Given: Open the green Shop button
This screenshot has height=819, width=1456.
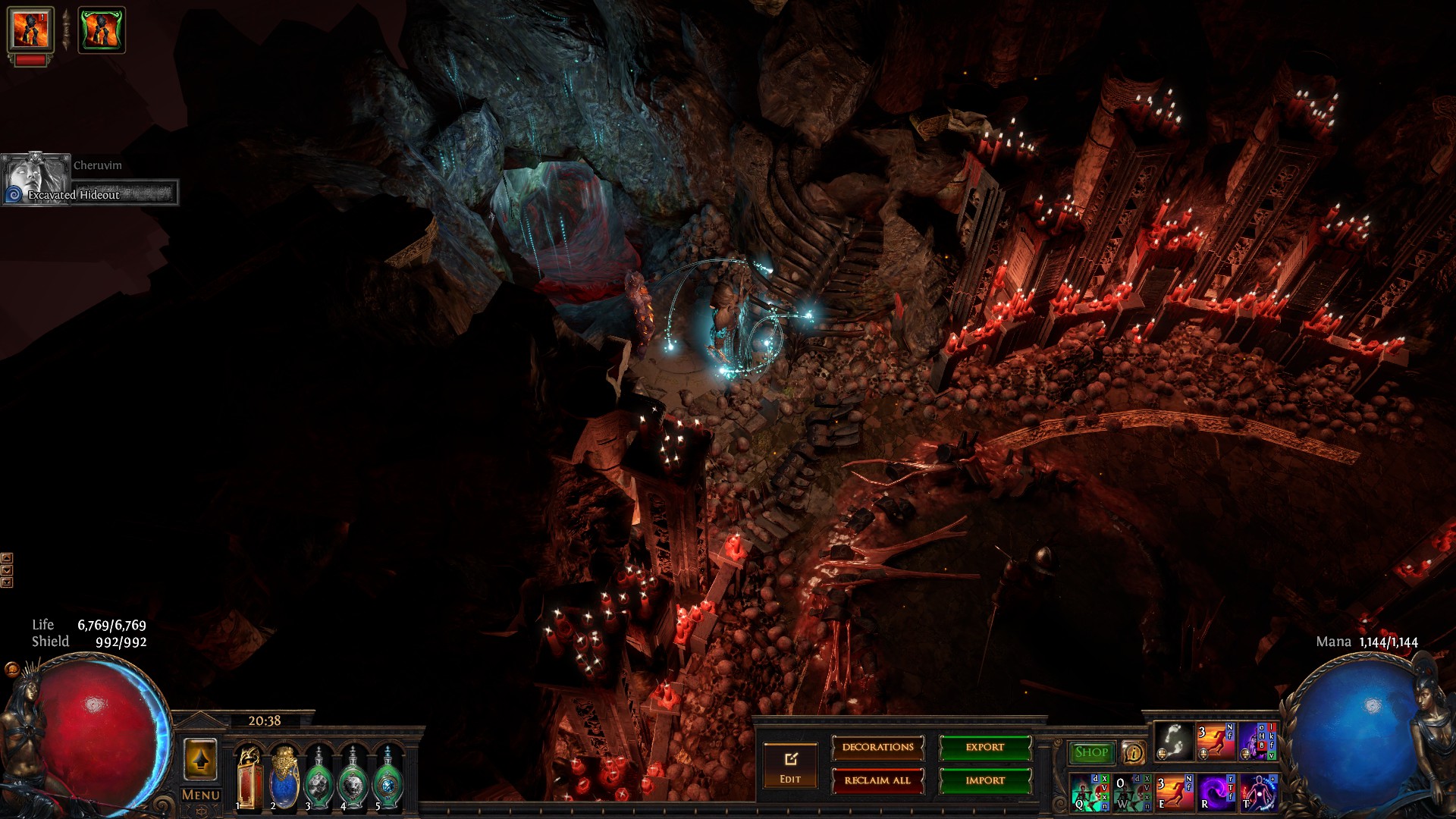Looking at the screenshot, I should coord(1091,752).
